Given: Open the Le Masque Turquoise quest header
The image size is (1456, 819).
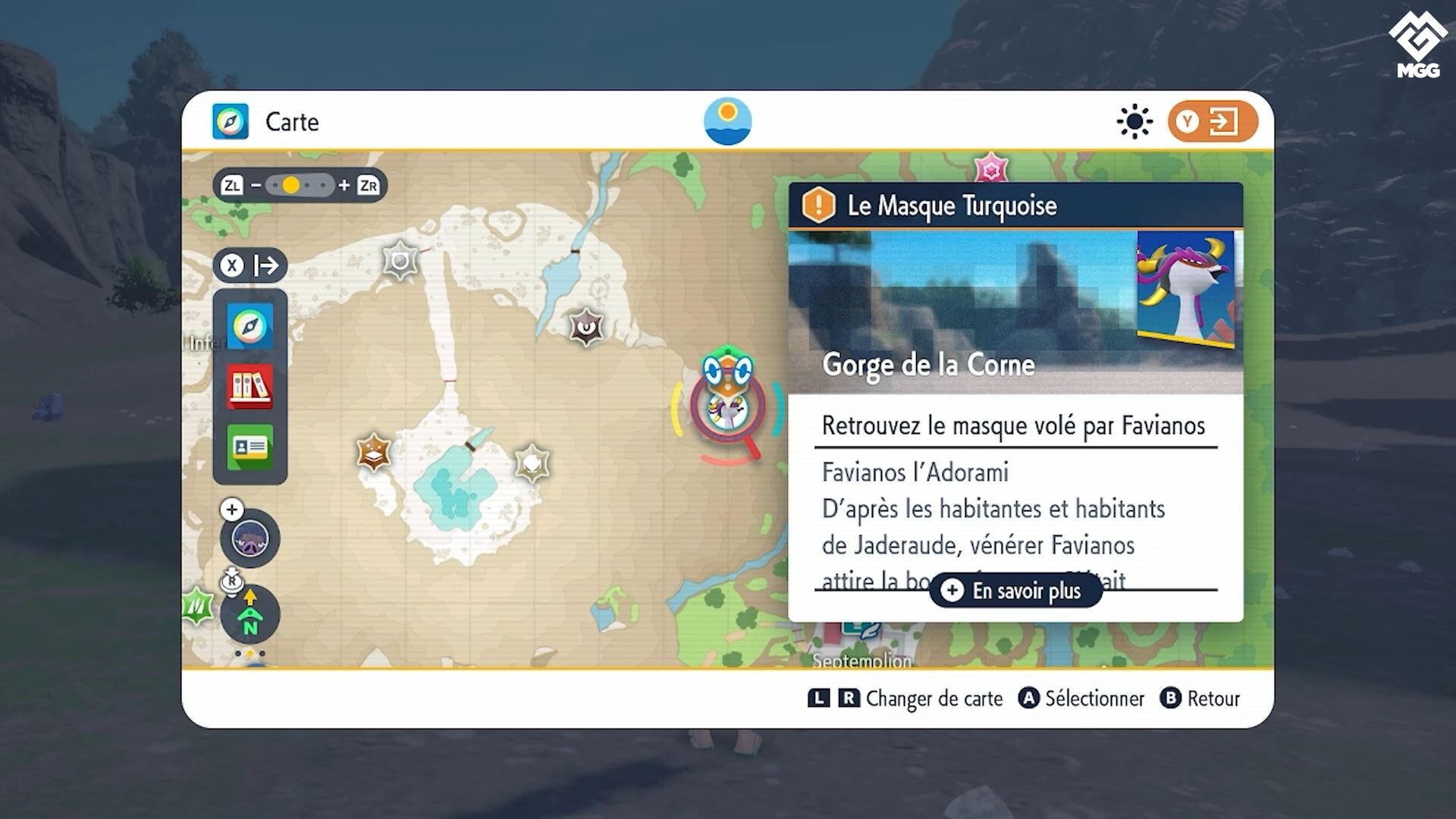Looking at the screenshot, I should pos(951,205).
